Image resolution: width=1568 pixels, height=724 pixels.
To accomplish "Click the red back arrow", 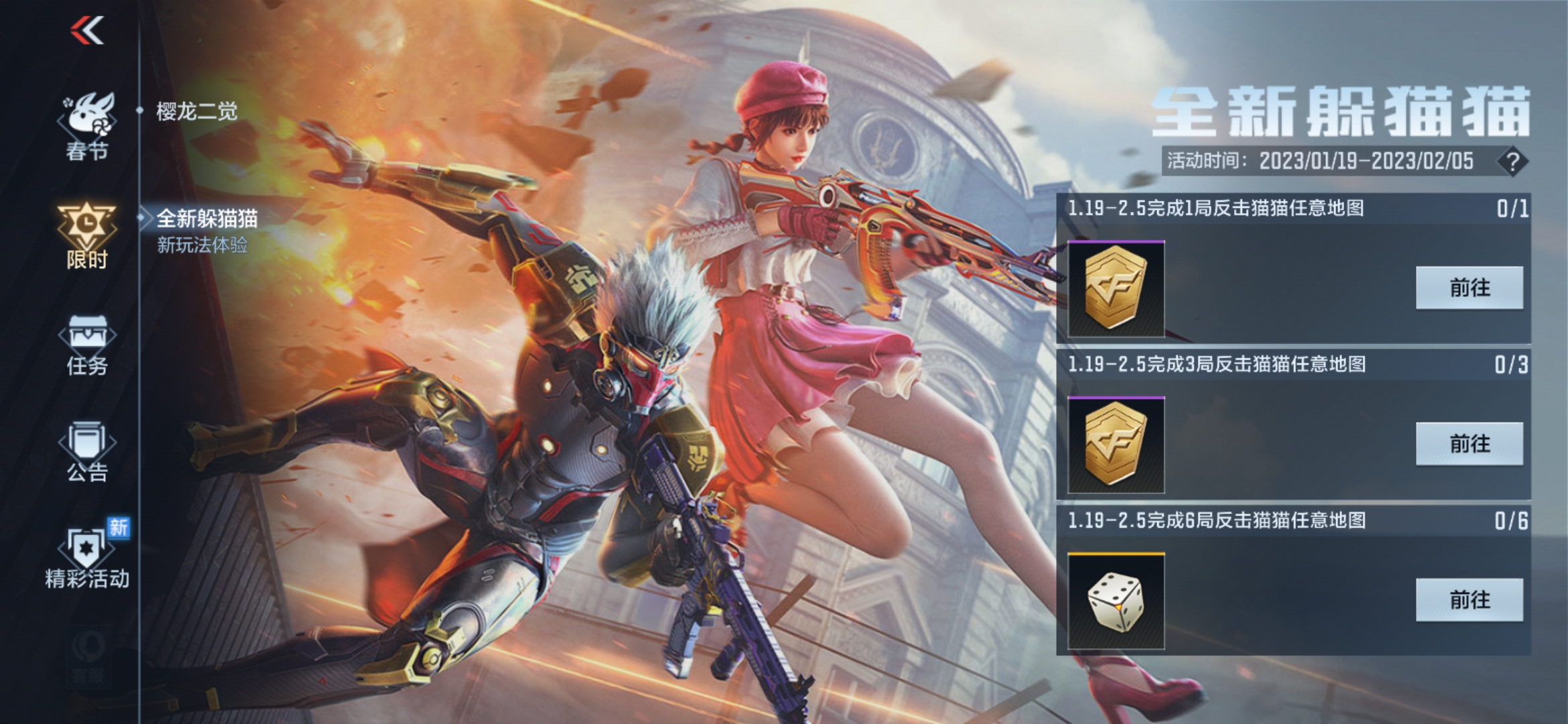I will click(87, 31).
